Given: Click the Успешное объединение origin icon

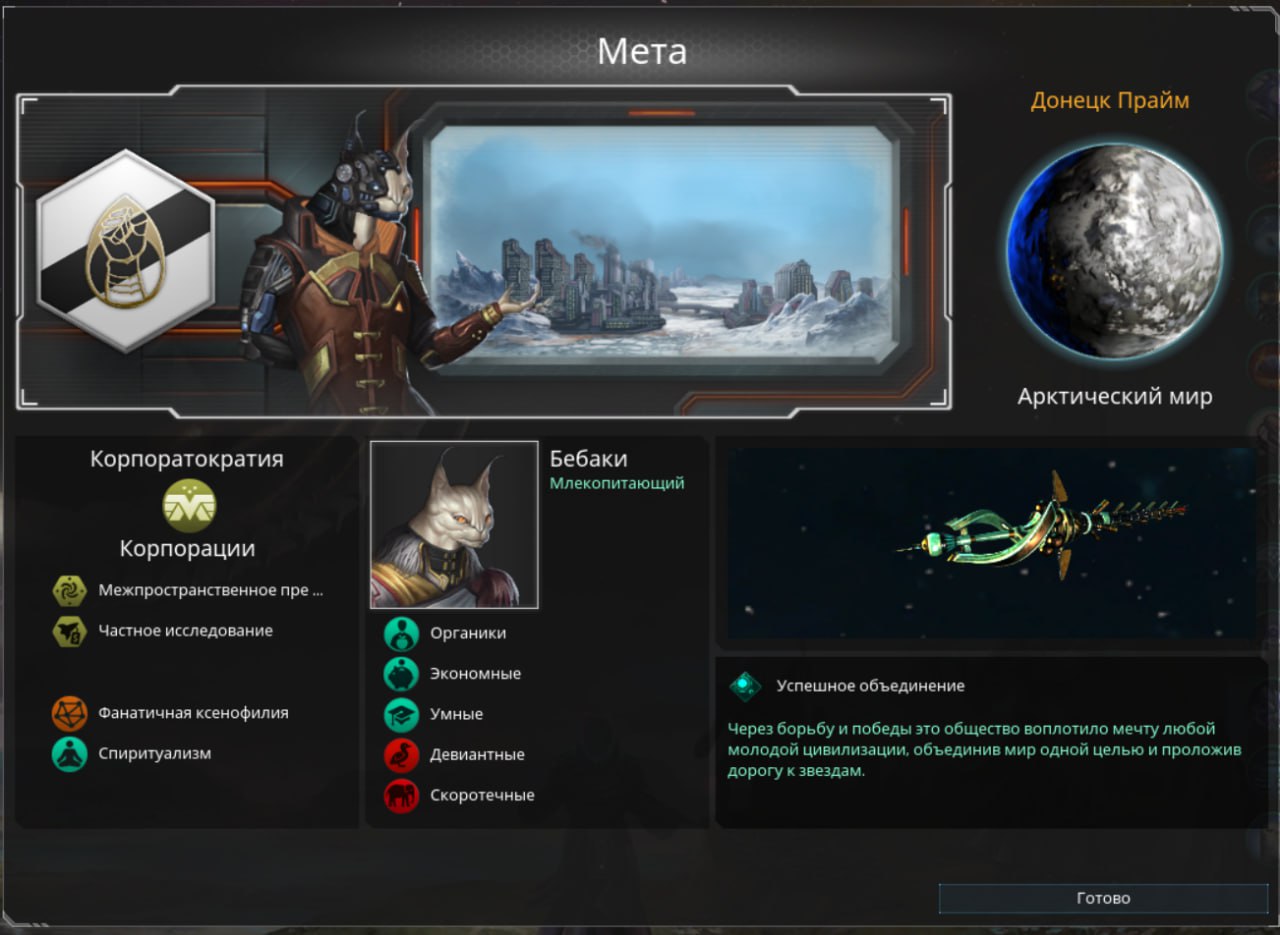Looking at the screenshot, I should 745,686.
